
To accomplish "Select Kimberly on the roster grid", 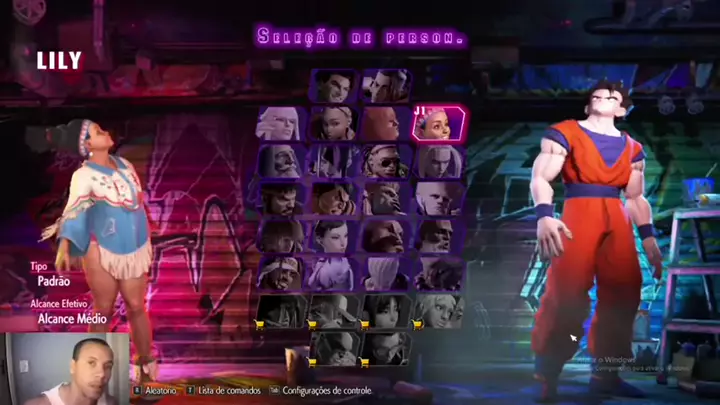I will pyautogui.click(x=333, y=124).
